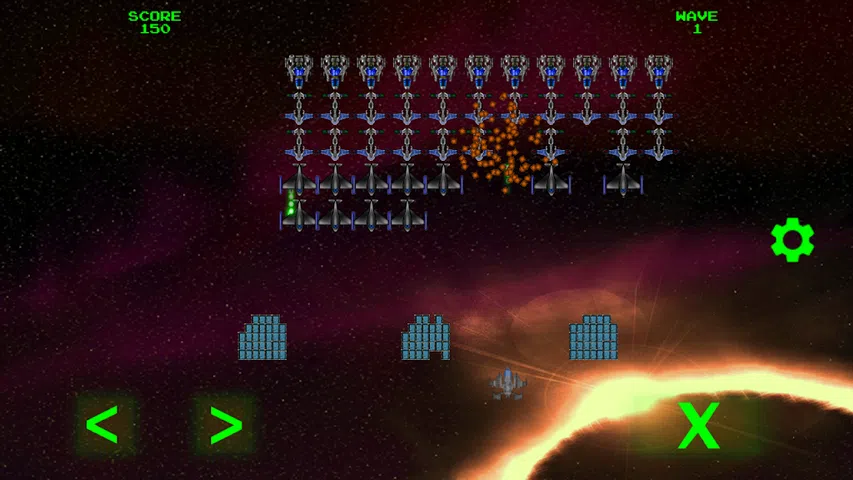
Task: Tap the left arrow move button
Action: click(102, 426)
